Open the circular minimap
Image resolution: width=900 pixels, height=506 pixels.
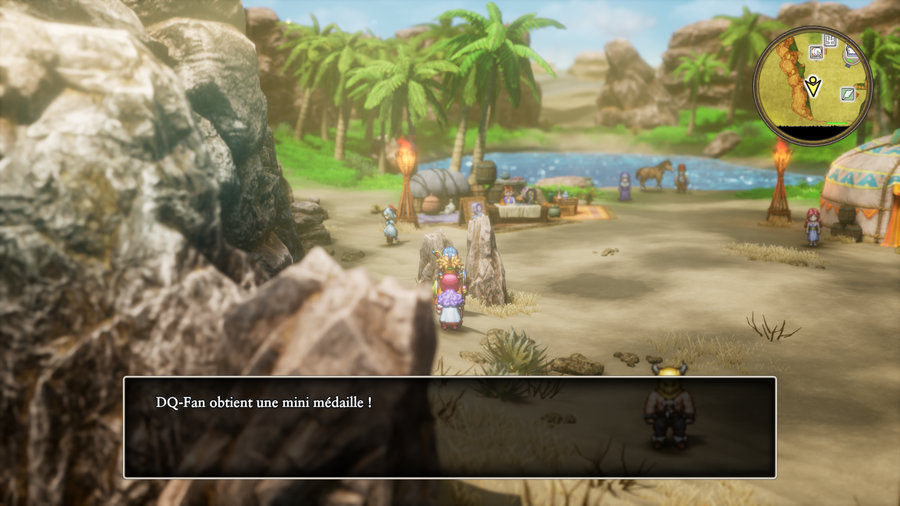tap(812, 85)
